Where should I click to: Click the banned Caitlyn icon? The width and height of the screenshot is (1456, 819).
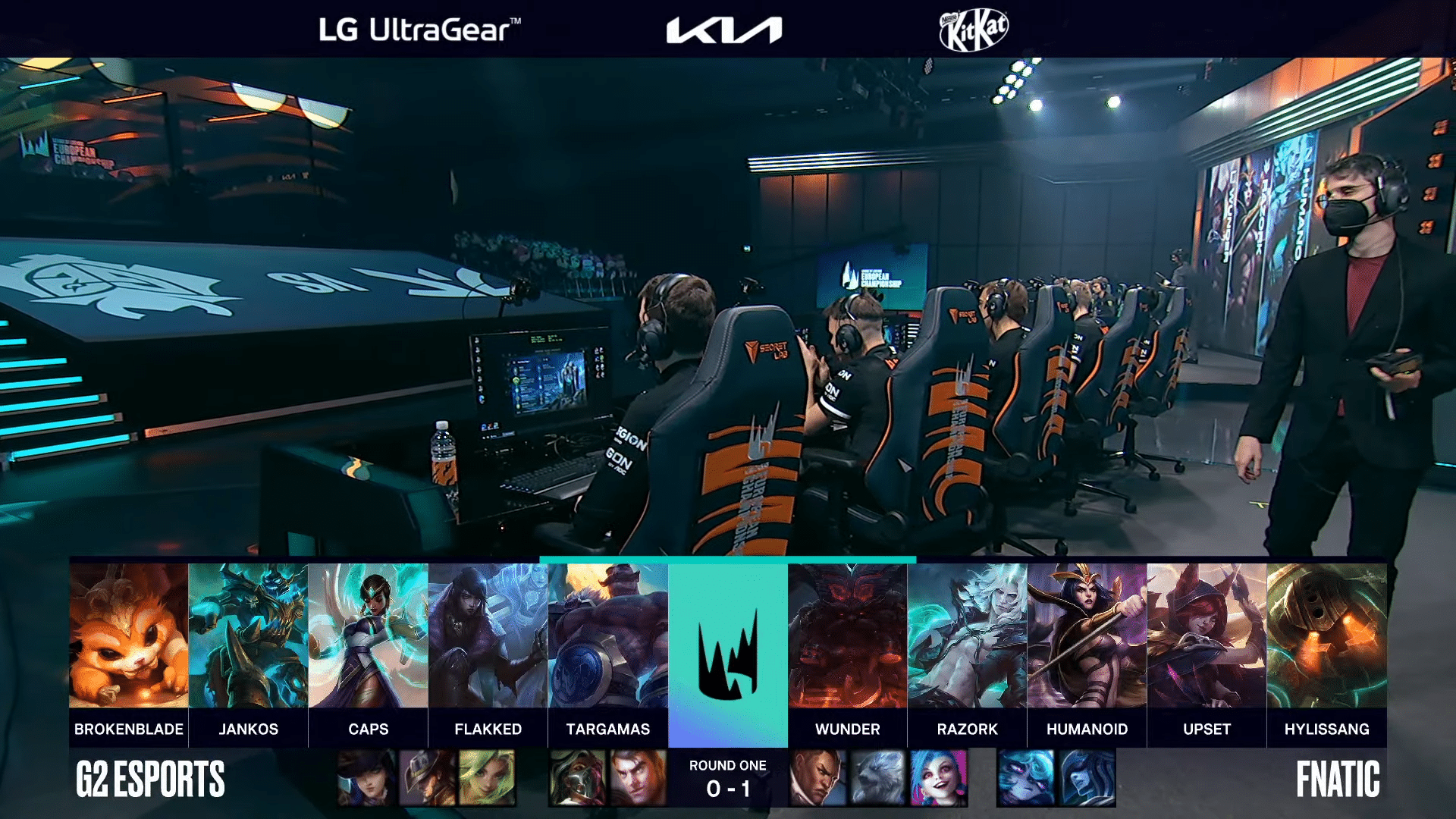click(366, 778)
